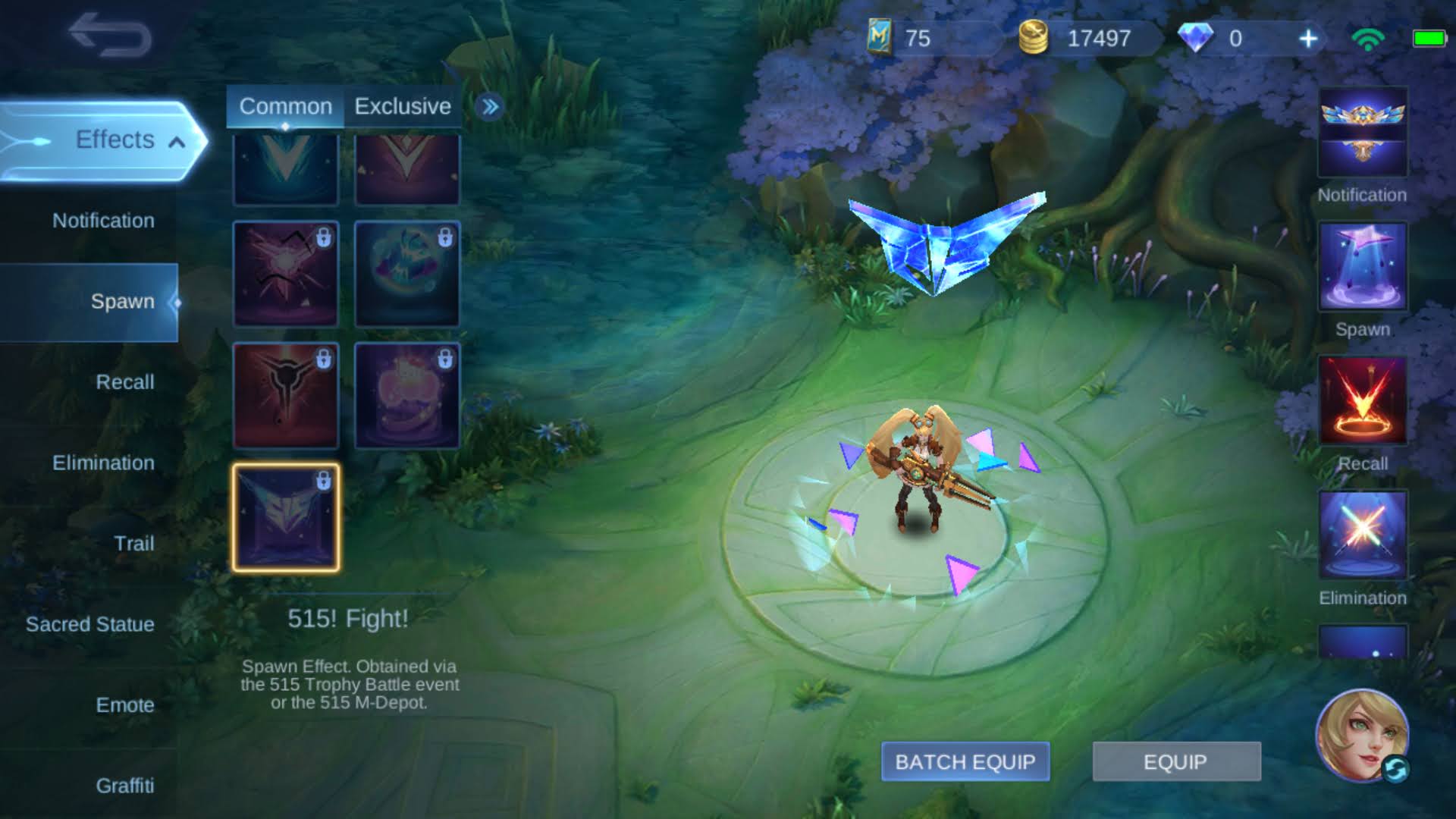1456x819 pixels.
Task: Click the plus icon to buy diamonds
Action: tap(1309, 36)
